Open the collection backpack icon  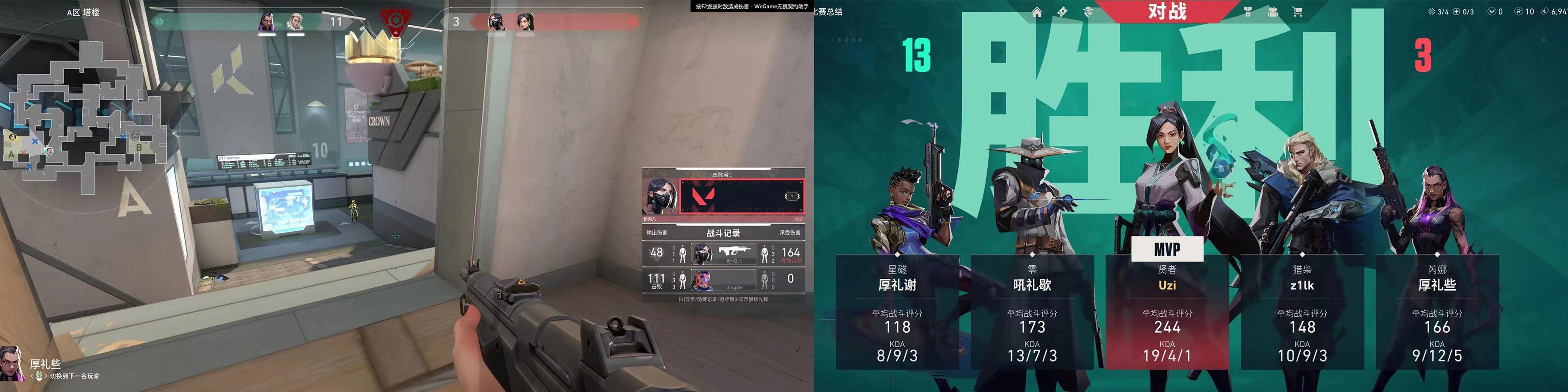[x=1273, y=12]
